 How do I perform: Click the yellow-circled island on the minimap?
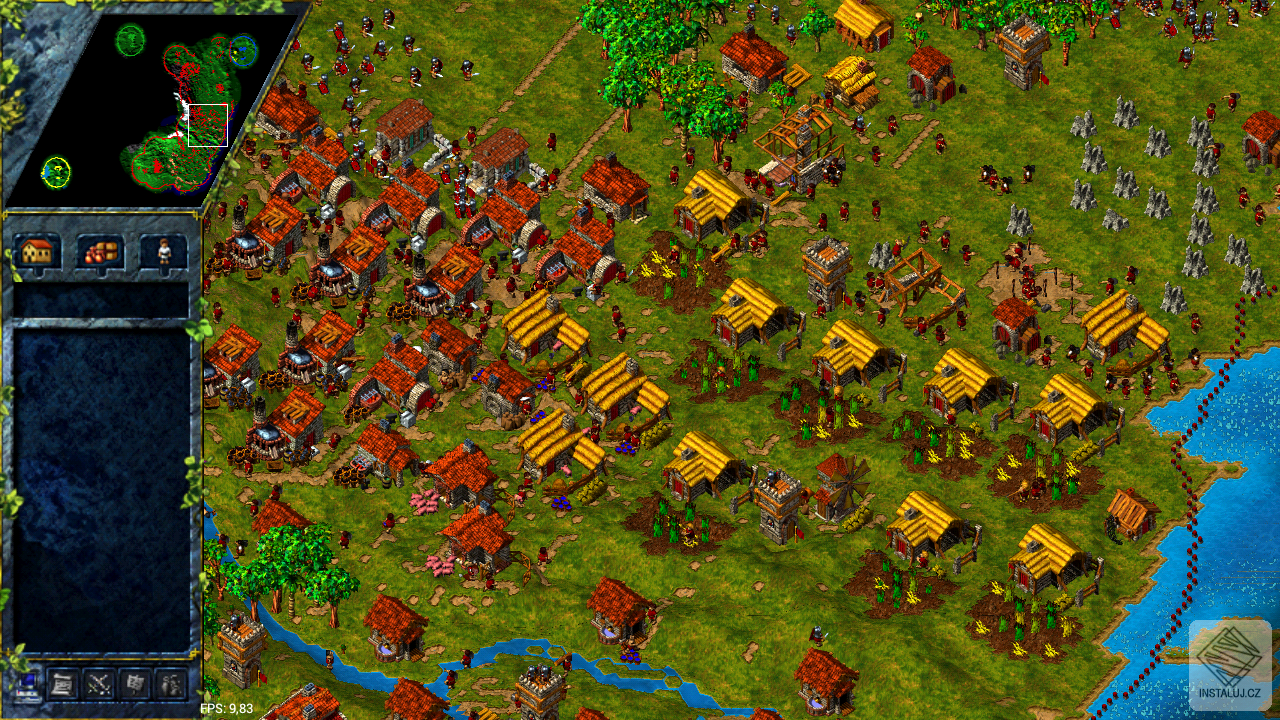coord(56,171)
